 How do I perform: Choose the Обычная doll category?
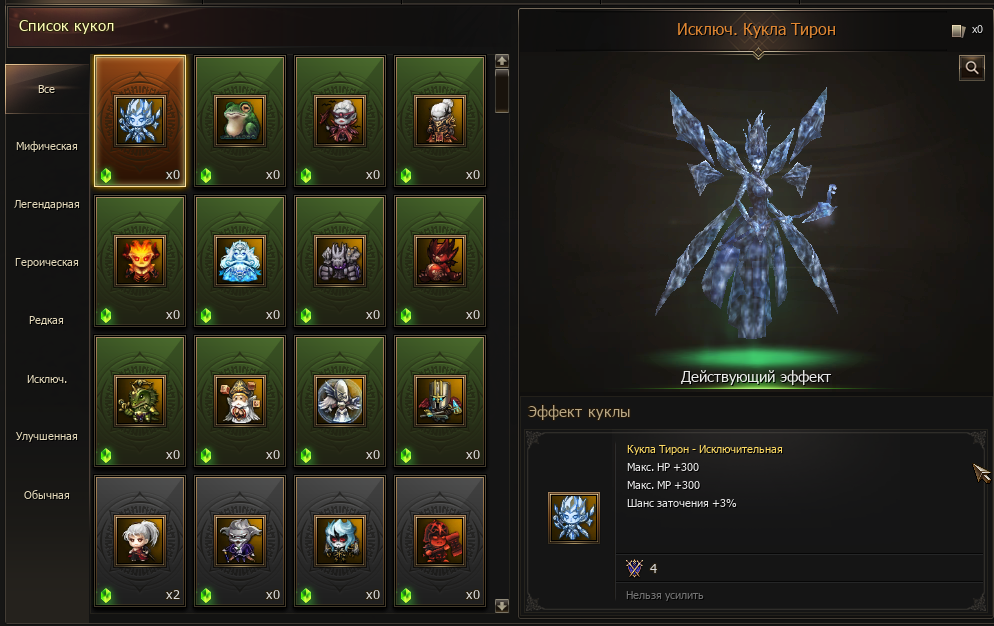pyautogui.click(x=46, y=494)
